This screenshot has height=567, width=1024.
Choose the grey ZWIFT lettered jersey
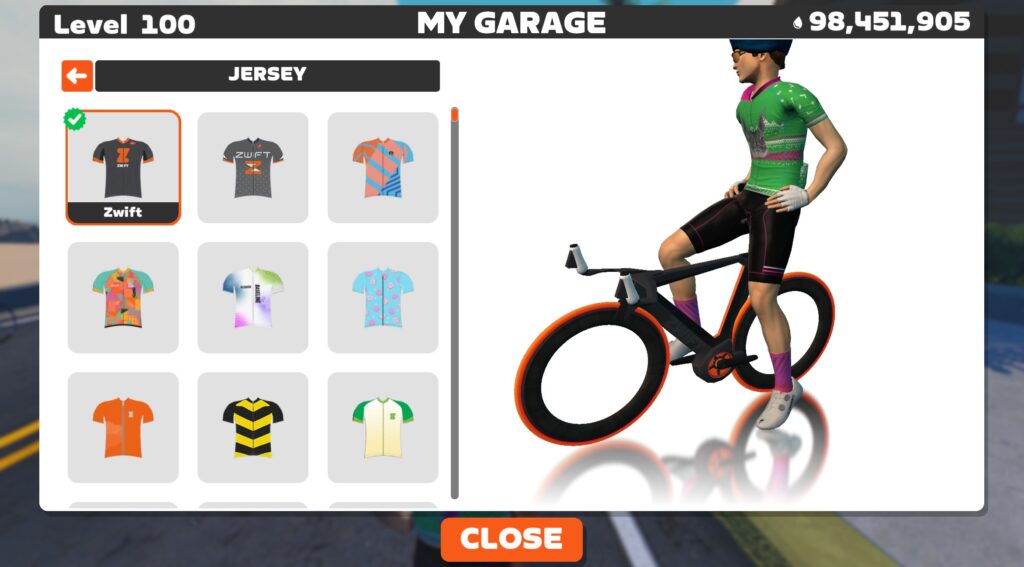pos(253,167)
